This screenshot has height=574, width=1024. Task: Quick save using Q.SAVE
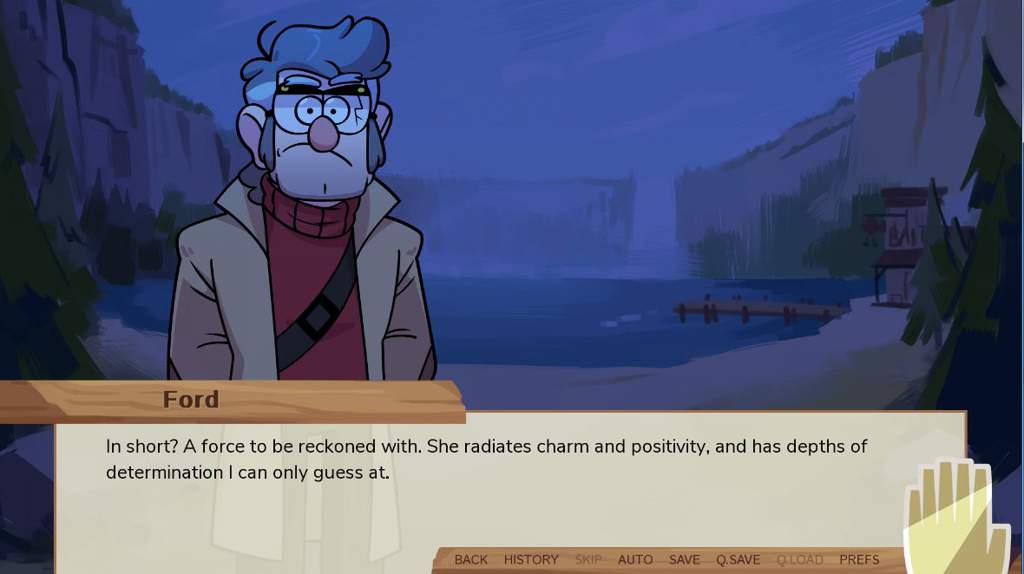coord(738,559)
